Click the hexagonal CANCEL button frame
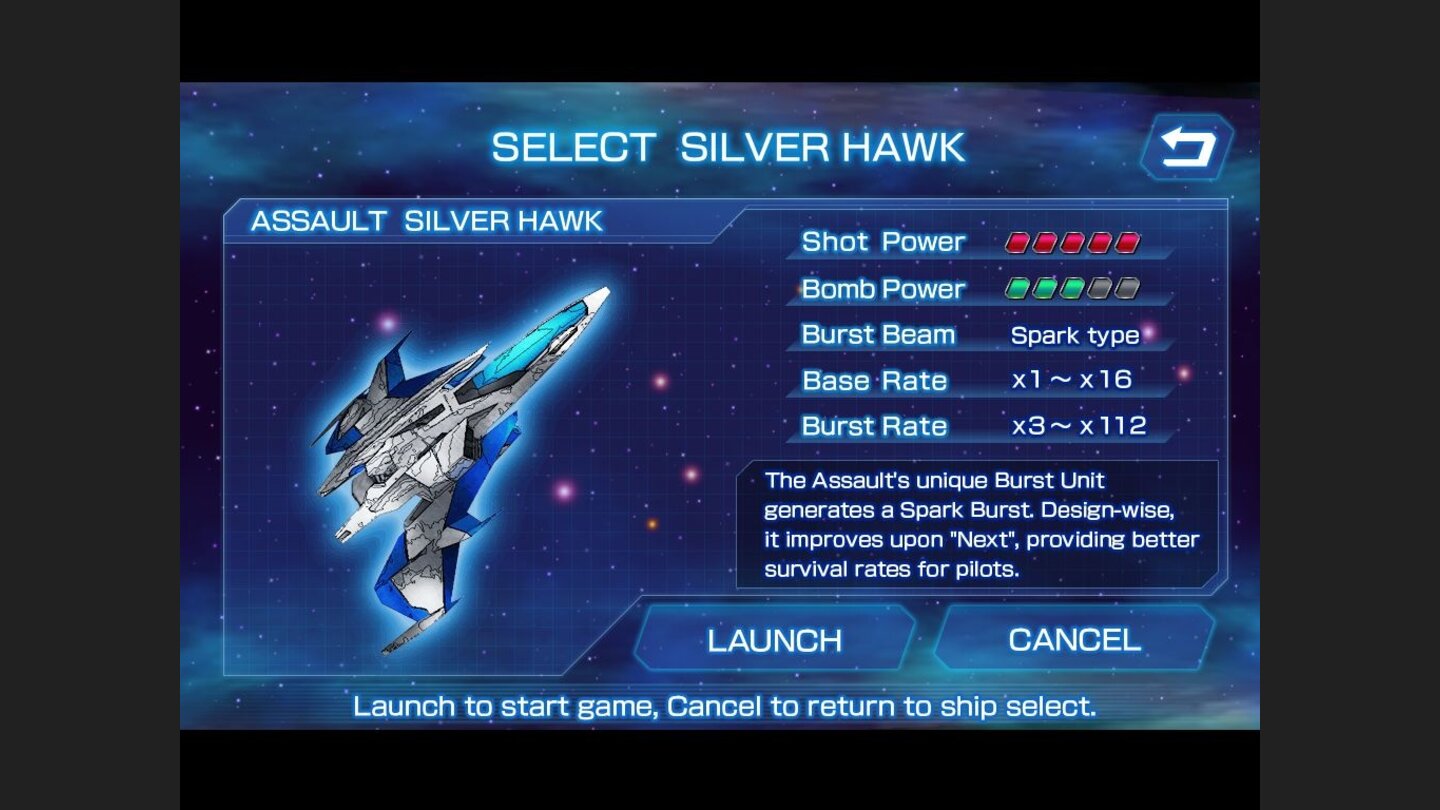The height and width of the screenshot is (810, 1440). point(1077,639)
